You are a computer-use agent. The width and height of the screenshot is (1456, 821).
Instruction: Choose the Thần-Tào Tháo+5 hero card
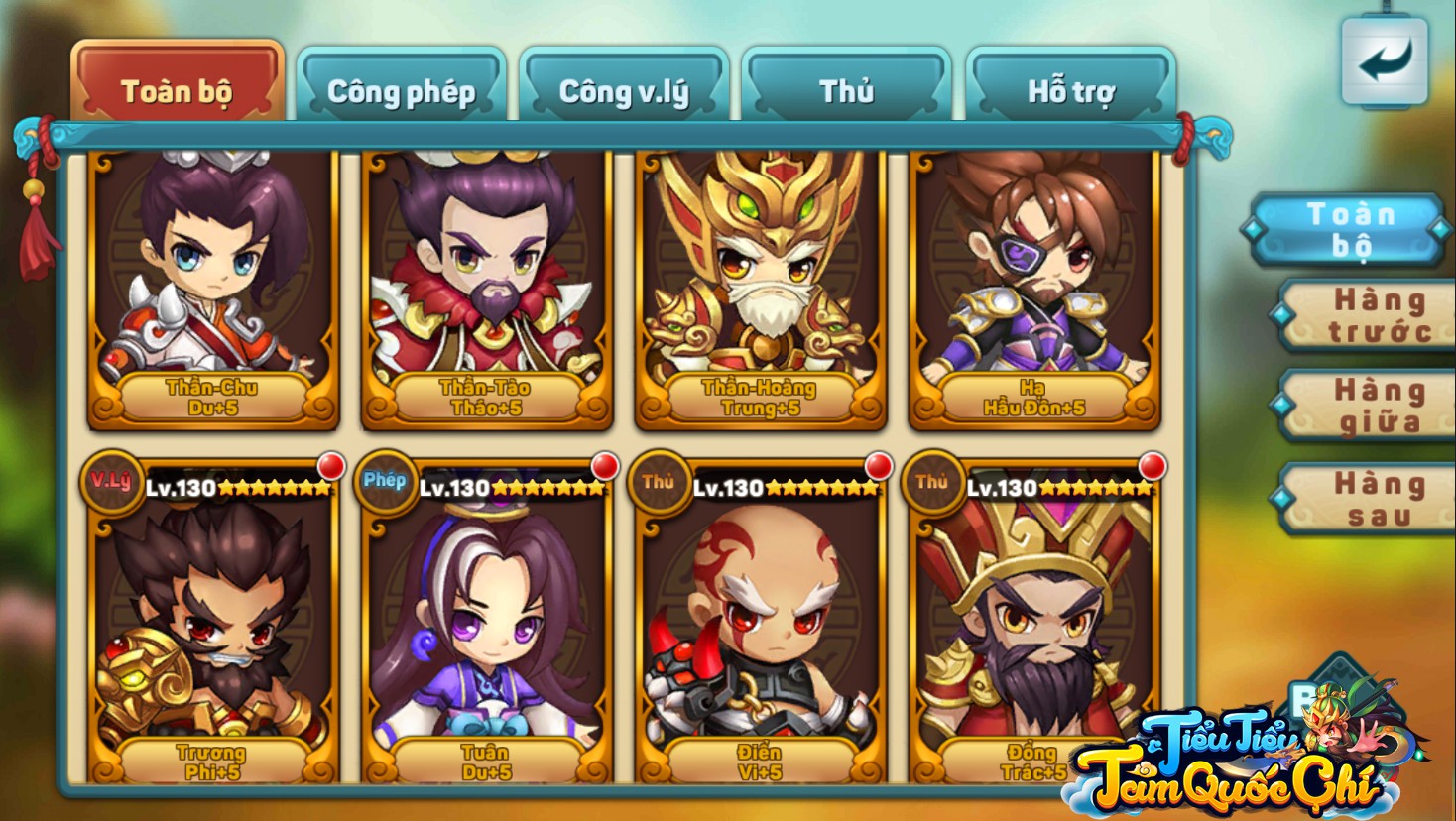[x=487, y=288]
